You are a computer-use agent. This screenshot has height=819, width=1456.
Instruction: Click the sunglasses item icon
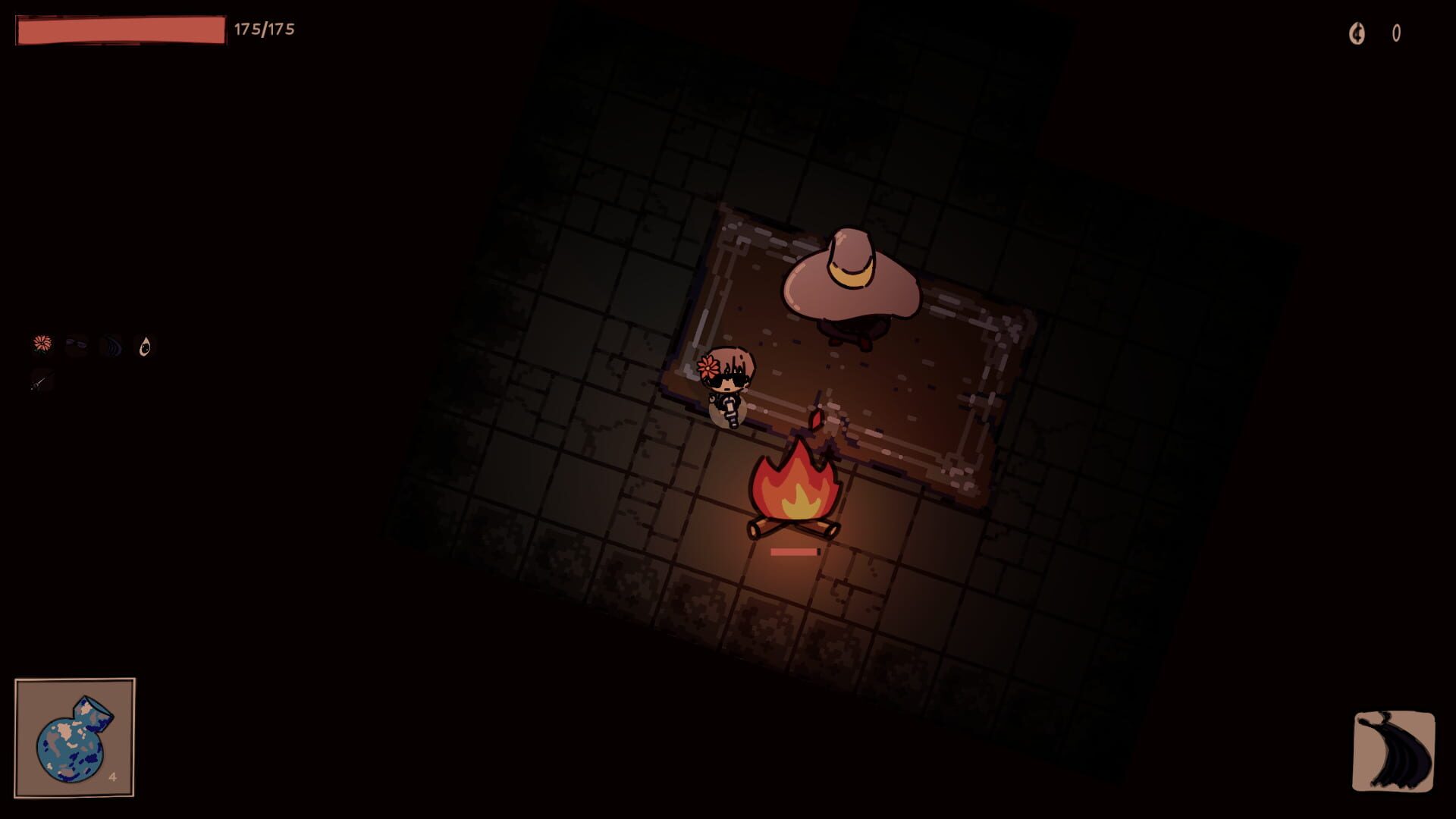[76, 345]
